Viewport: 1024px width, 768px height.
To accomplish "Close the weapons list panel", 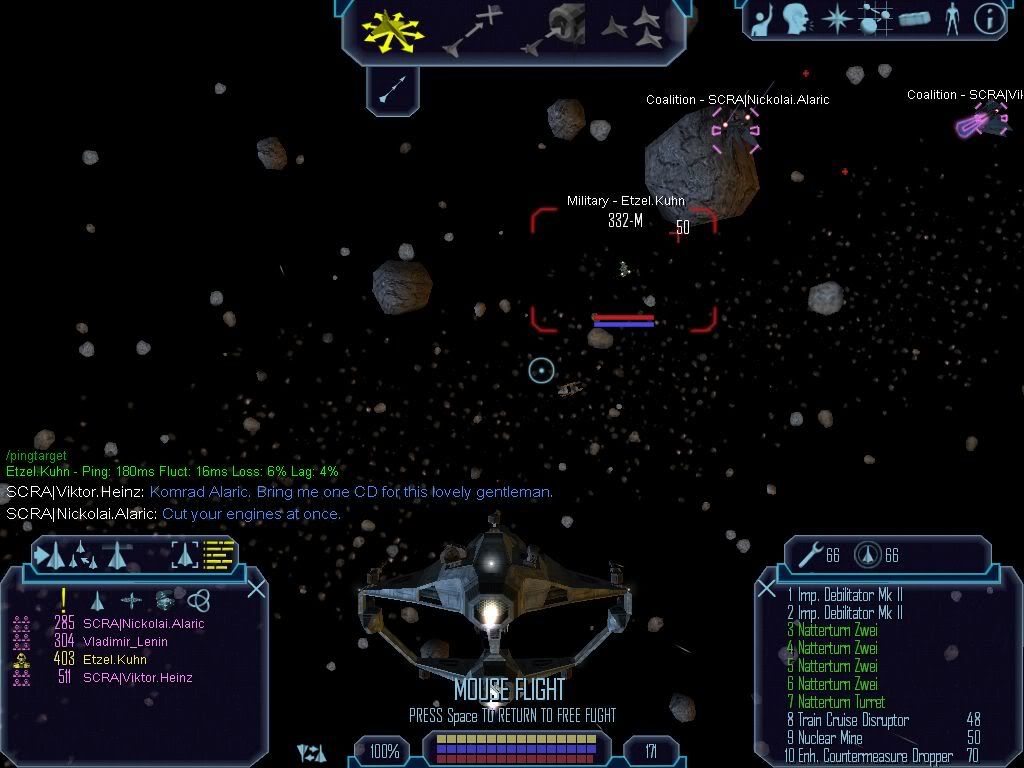I will 767,589.
